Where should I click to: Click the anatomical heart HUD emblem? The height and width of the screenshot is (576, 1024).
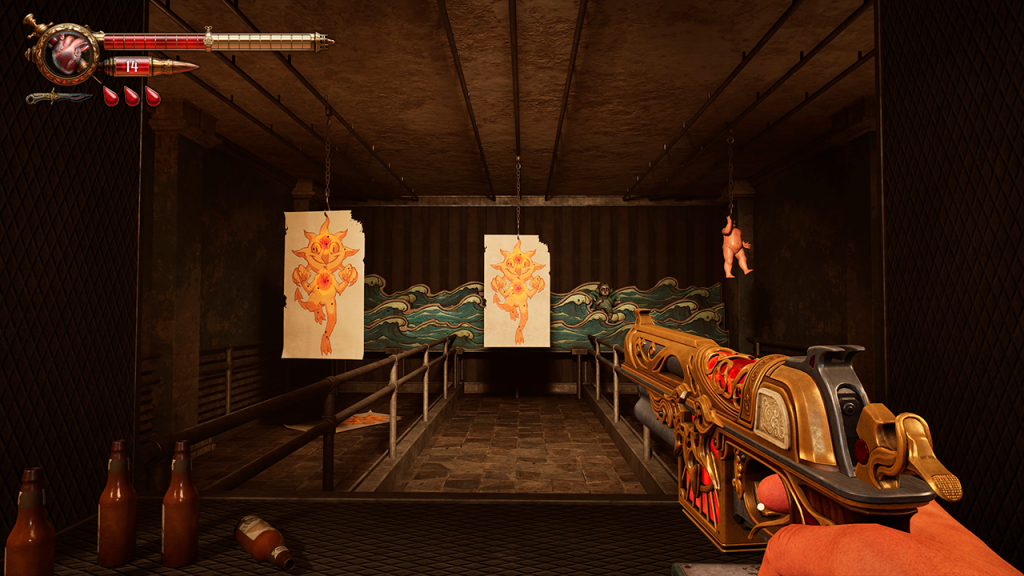(x=70, y=52)
